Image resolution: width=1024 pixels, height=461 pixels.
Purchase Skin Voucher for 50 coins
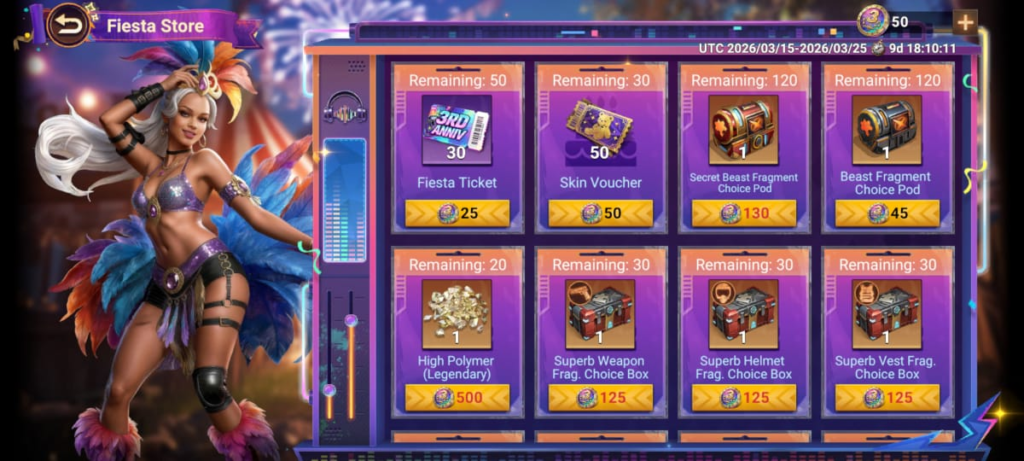[x=600, y=213]
